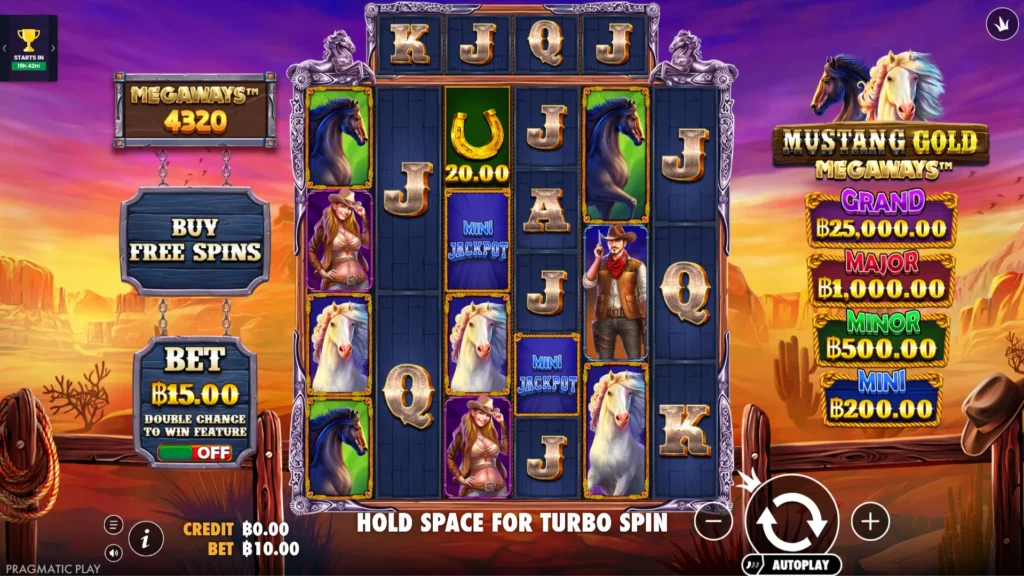
Task: Spin the reels with the circular arrows button
Action: tap(791, 520)
